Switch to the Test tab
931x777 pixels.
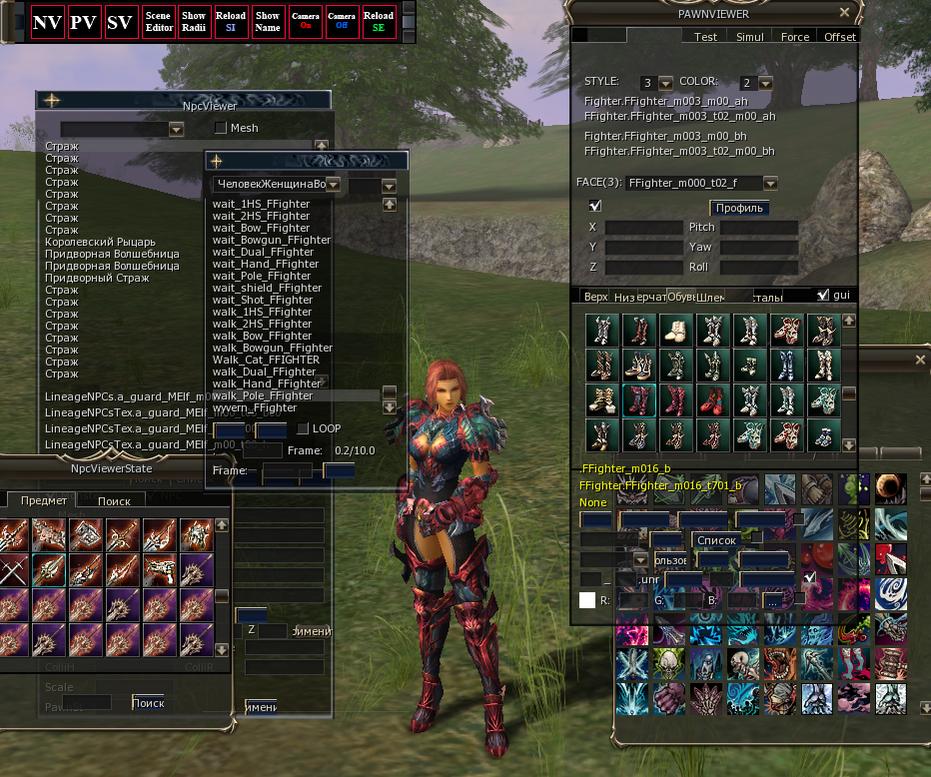(705, 37)
